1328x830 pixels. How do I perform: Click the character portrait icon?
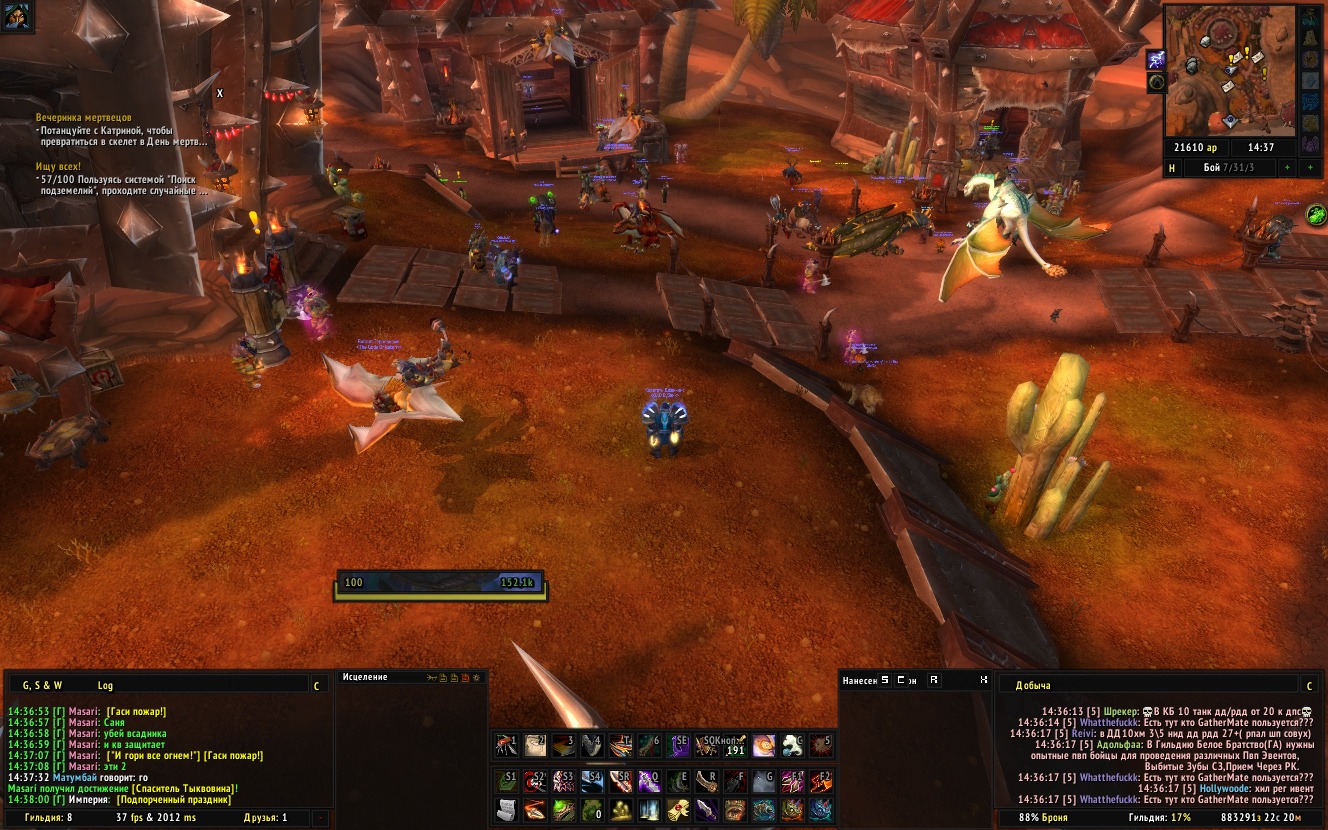(x=18, y=16)
